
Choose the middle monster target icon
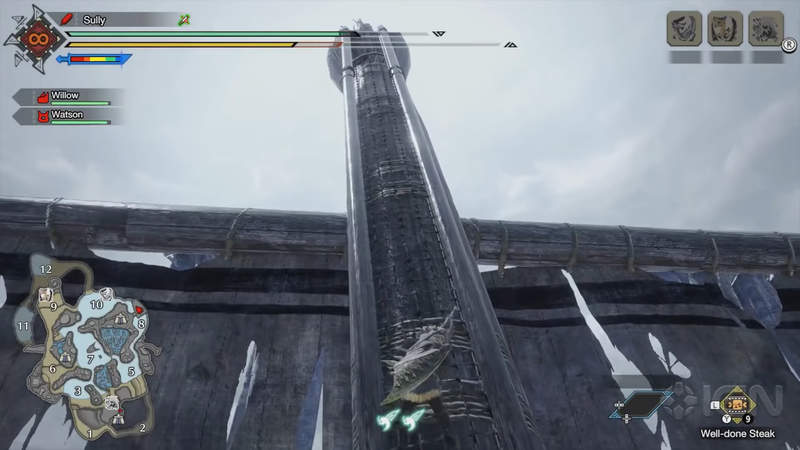pos(725,28)
